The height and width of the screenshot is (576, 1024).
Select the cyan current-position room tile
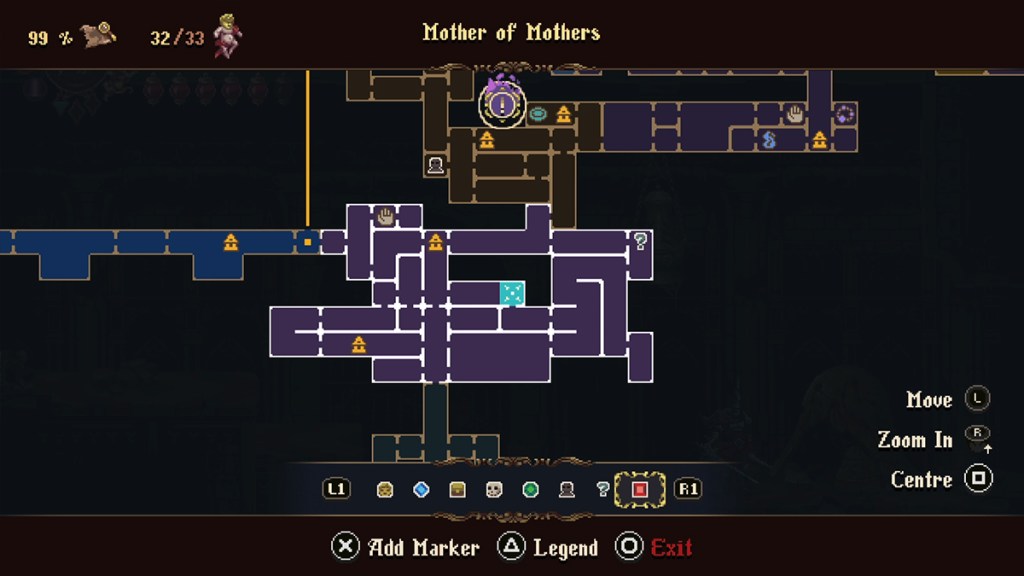coord(512,293)
